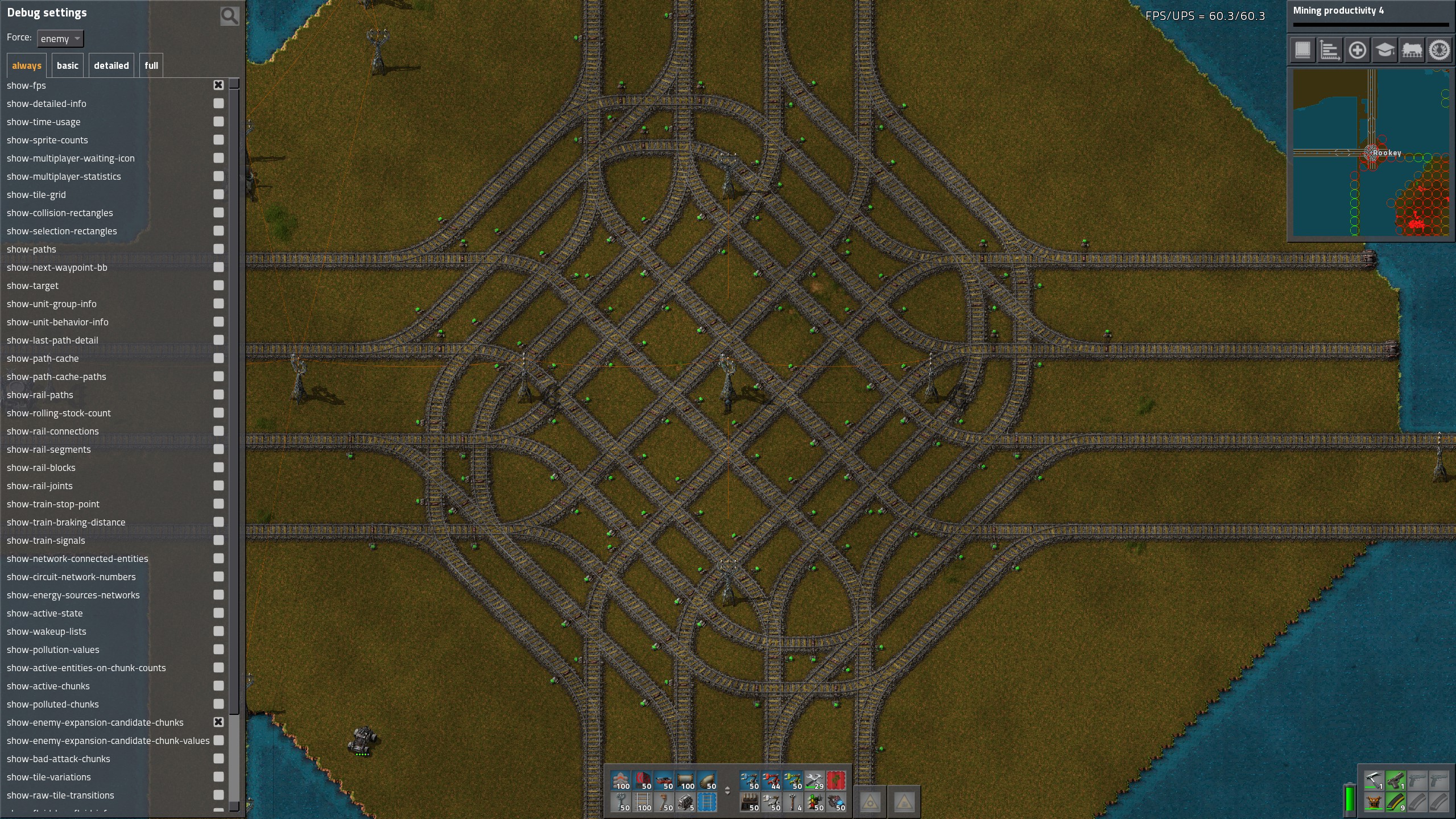
Task: Select the repair pack in the quickbar
Action: [x=814, y=780]
